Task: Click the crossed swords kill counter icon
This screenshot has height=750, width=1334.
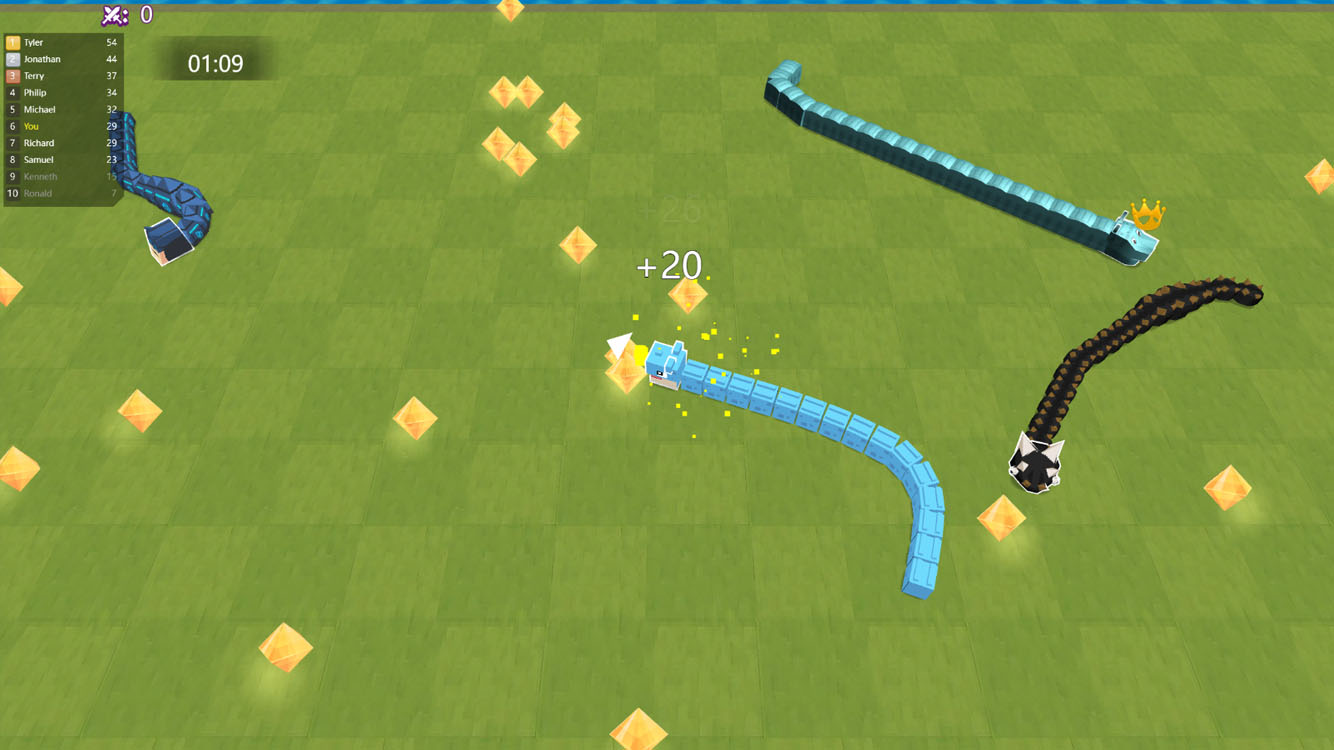Action: [113, 13]
